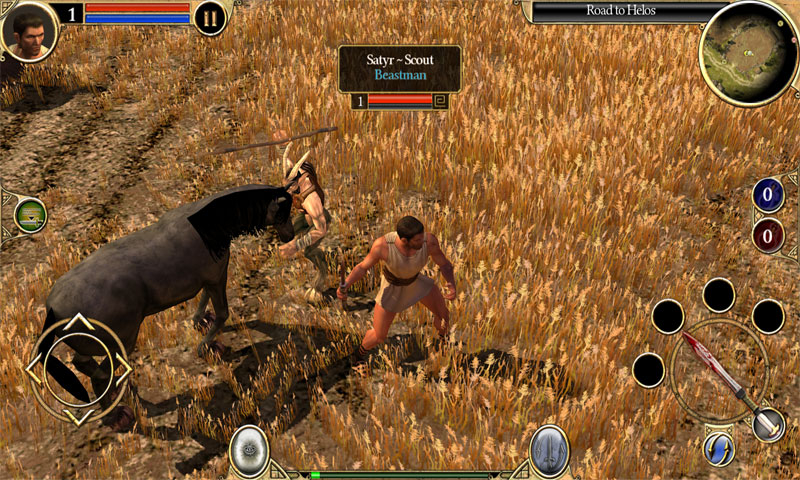Attack with the bloody sword button
Viewport: 800px width, 480px height.
click(718, 371)
